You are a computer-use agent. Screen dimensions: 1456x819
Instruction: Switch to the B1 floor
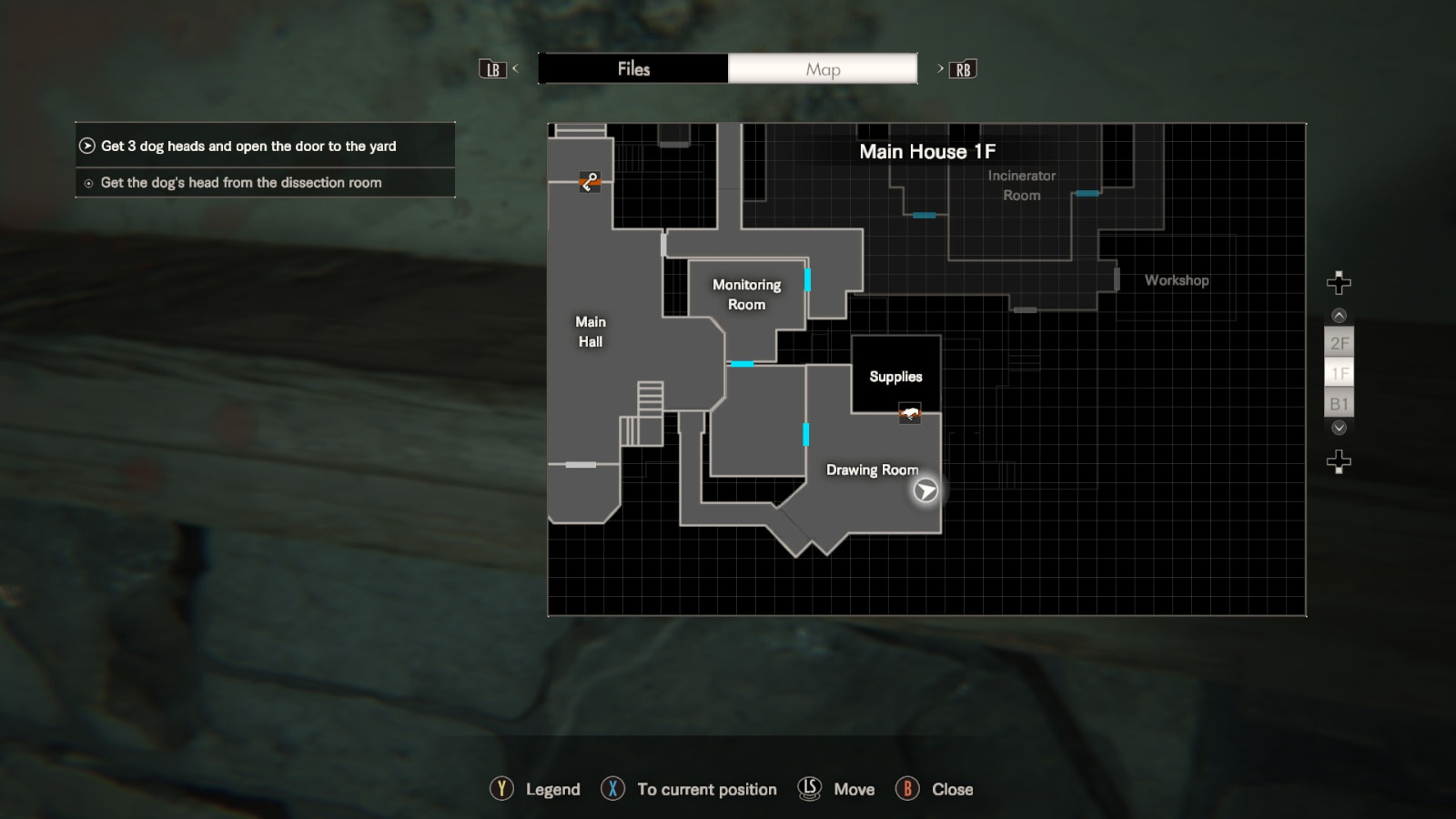(x=1339, y=404)
